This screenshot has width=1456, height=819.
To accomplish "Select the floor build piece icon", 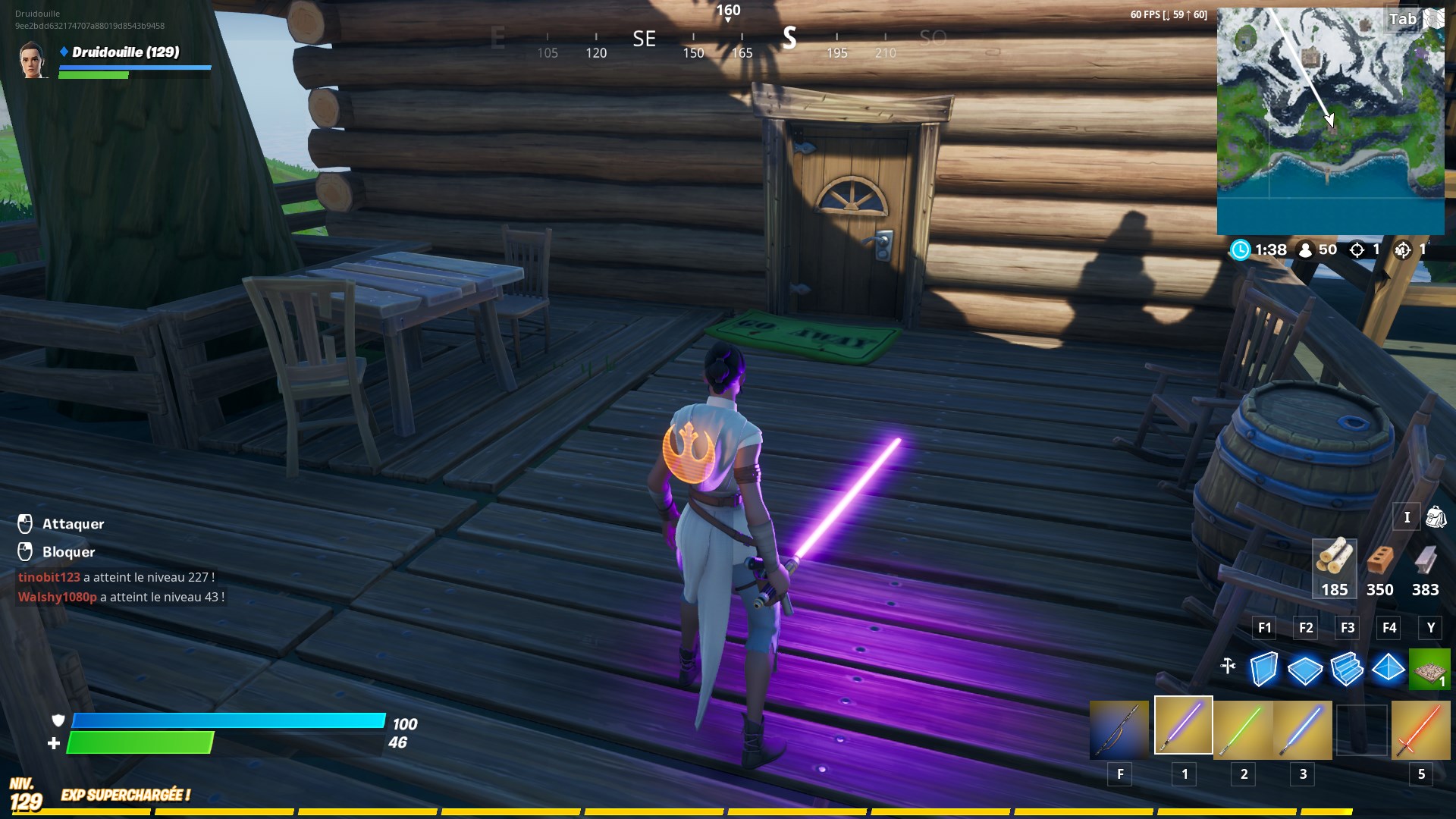I will (x=1306, y=670).
